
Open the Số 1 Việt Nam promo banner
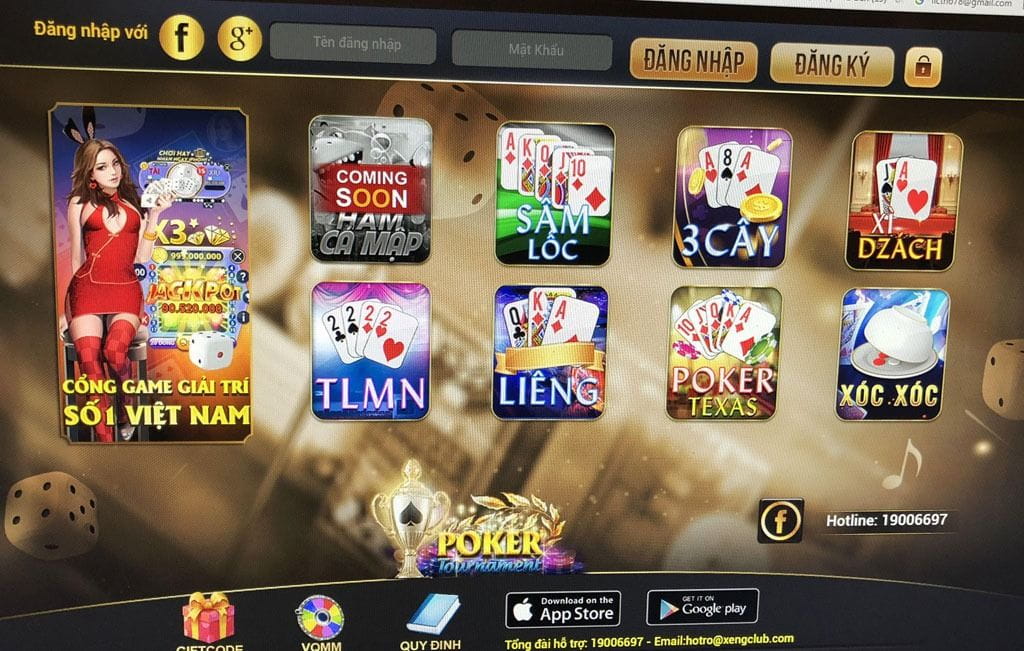pos(150,273)
